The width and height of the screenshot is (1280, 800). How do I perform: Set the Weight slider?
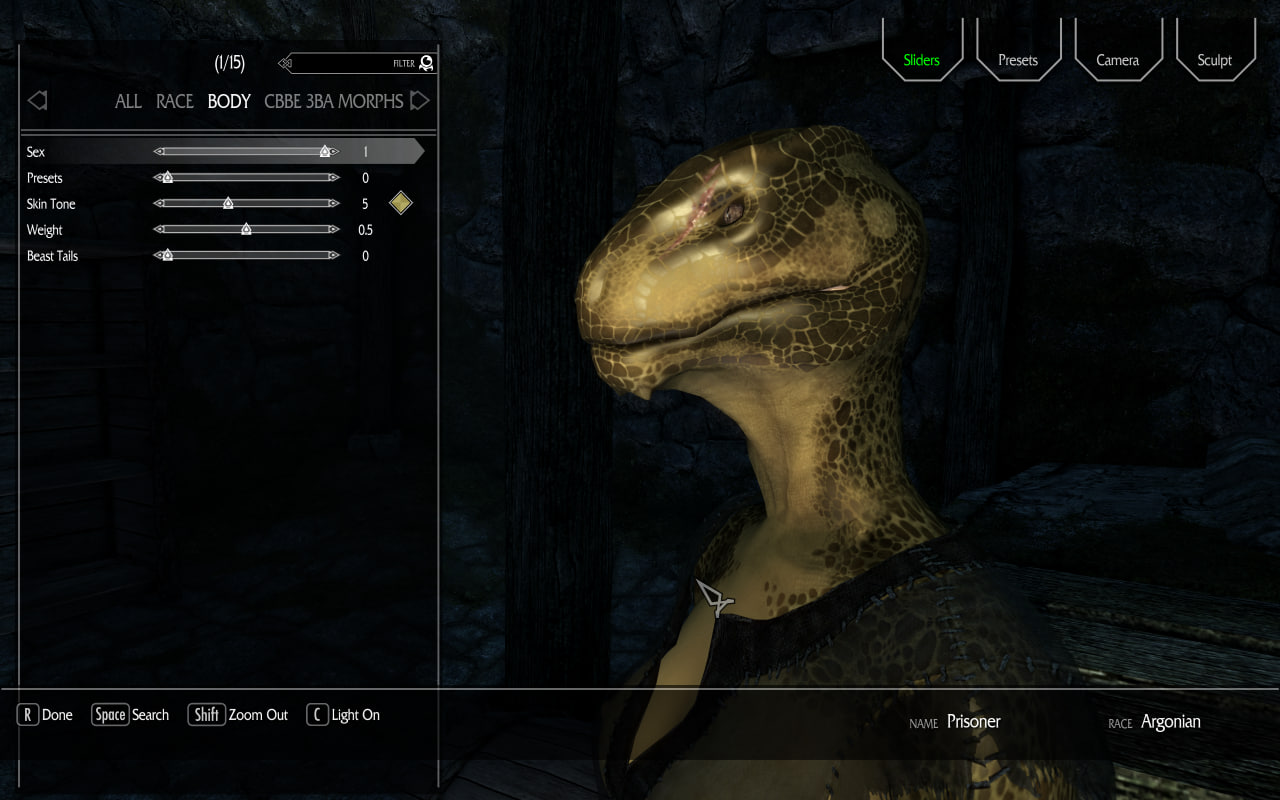(246, 230)
